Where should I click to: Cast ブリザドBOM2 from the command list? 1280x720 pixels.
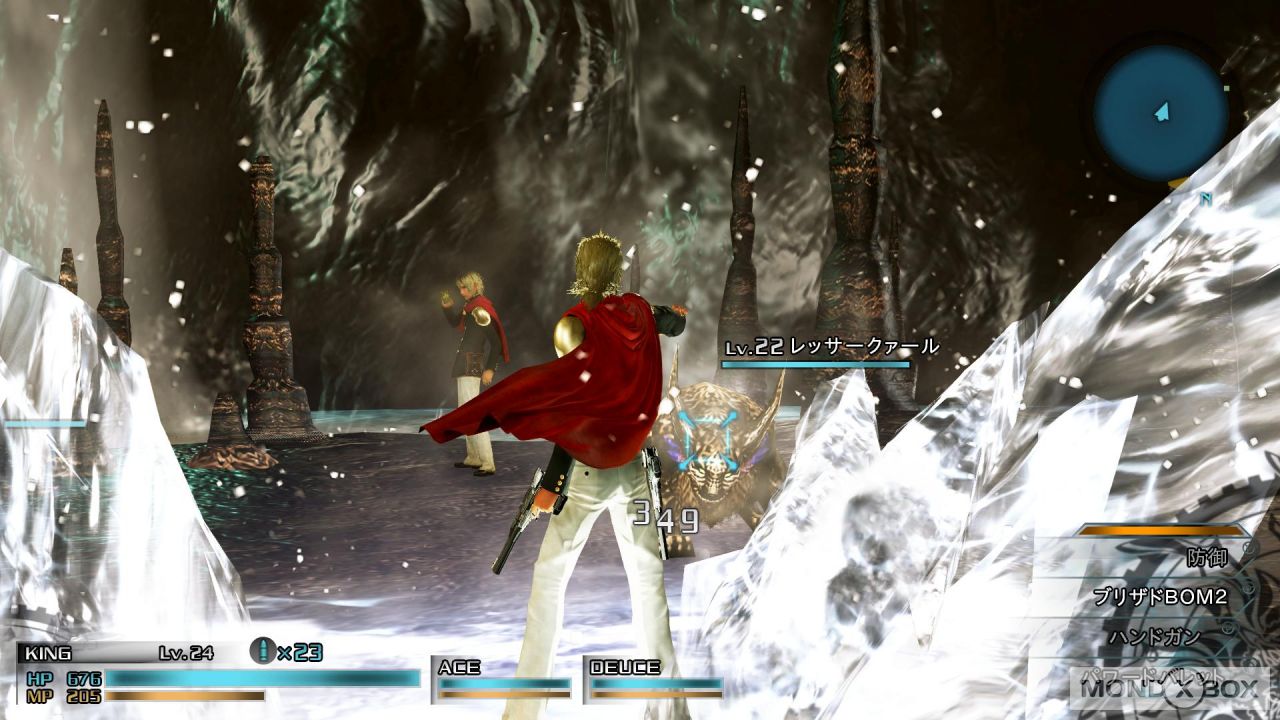click(x=1158, y=598)
